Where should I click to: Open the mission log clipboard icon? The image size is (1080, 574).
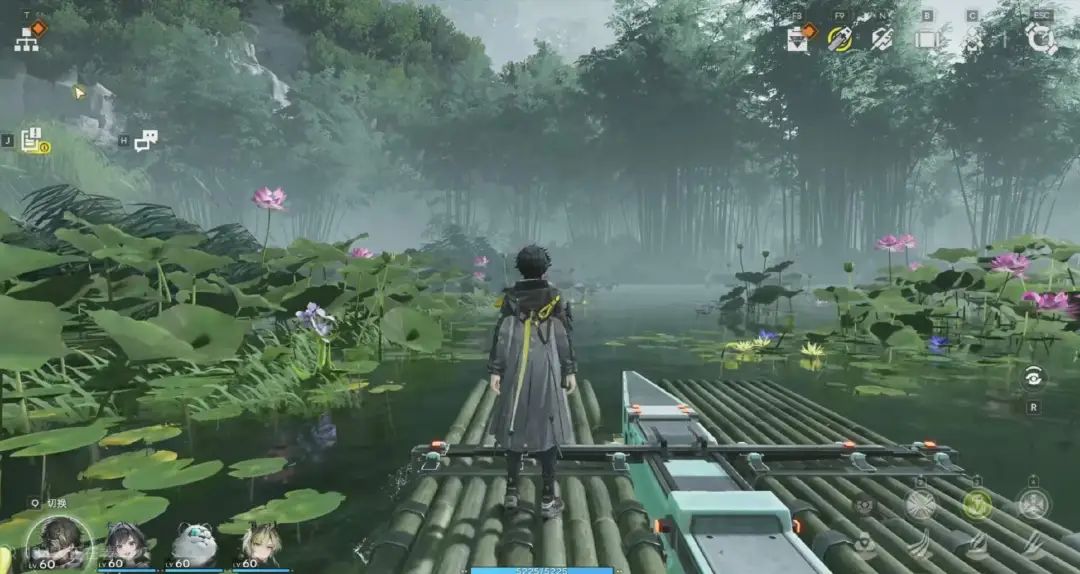(32, 141)
